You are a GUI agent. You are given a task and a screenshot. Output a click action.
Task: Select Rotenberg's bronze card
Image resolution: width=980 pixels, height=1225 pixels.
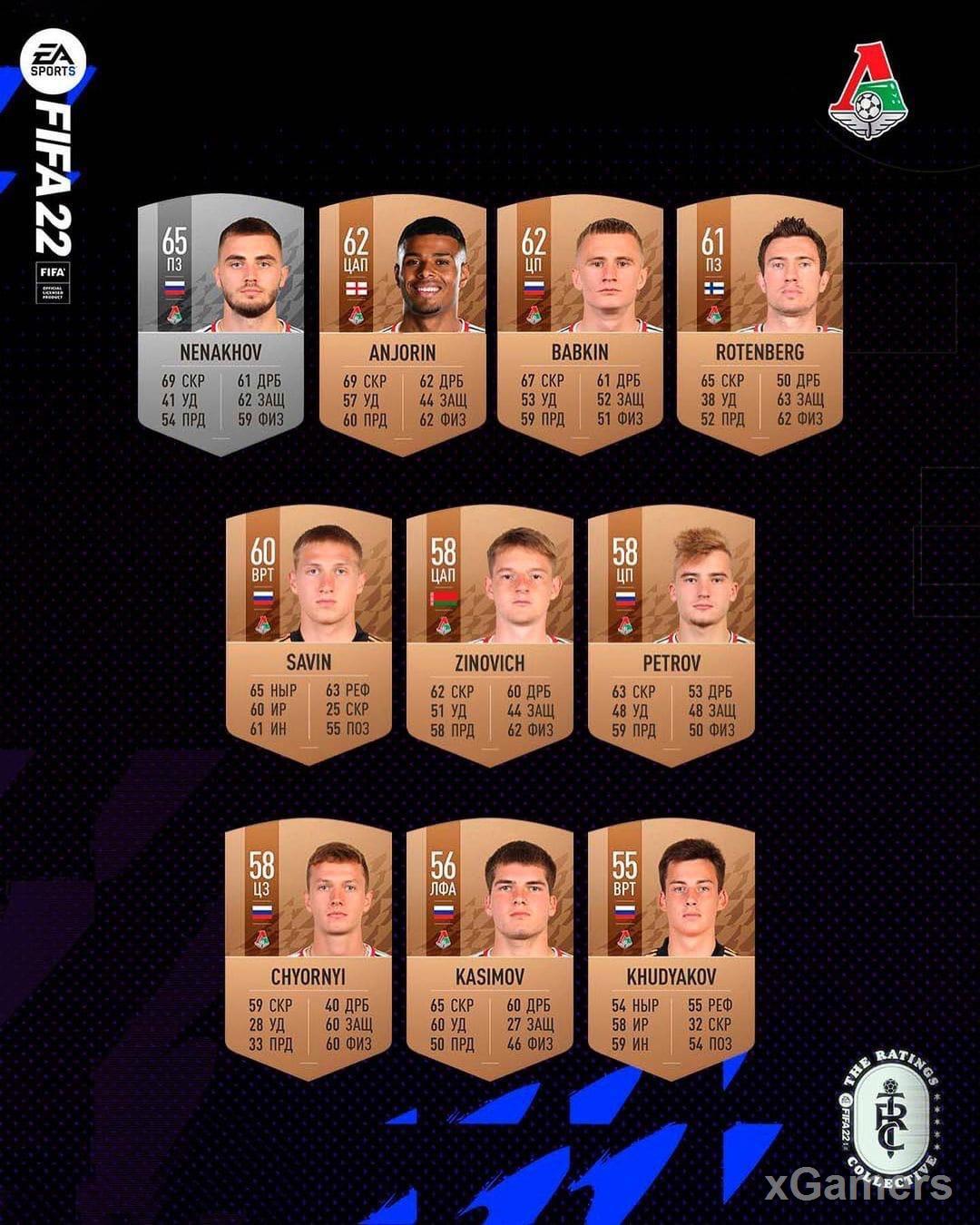(759, 325)
